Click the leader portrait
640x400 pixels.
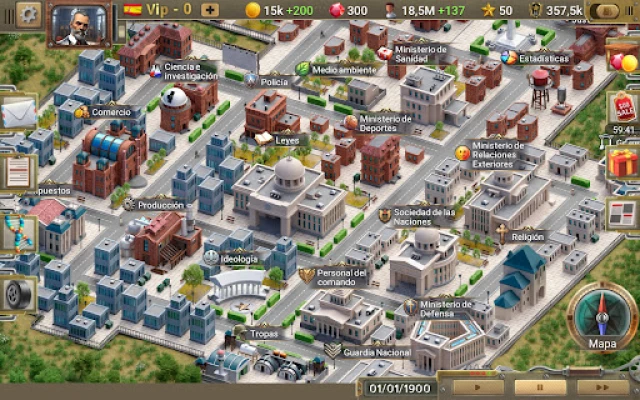(80, 24)
